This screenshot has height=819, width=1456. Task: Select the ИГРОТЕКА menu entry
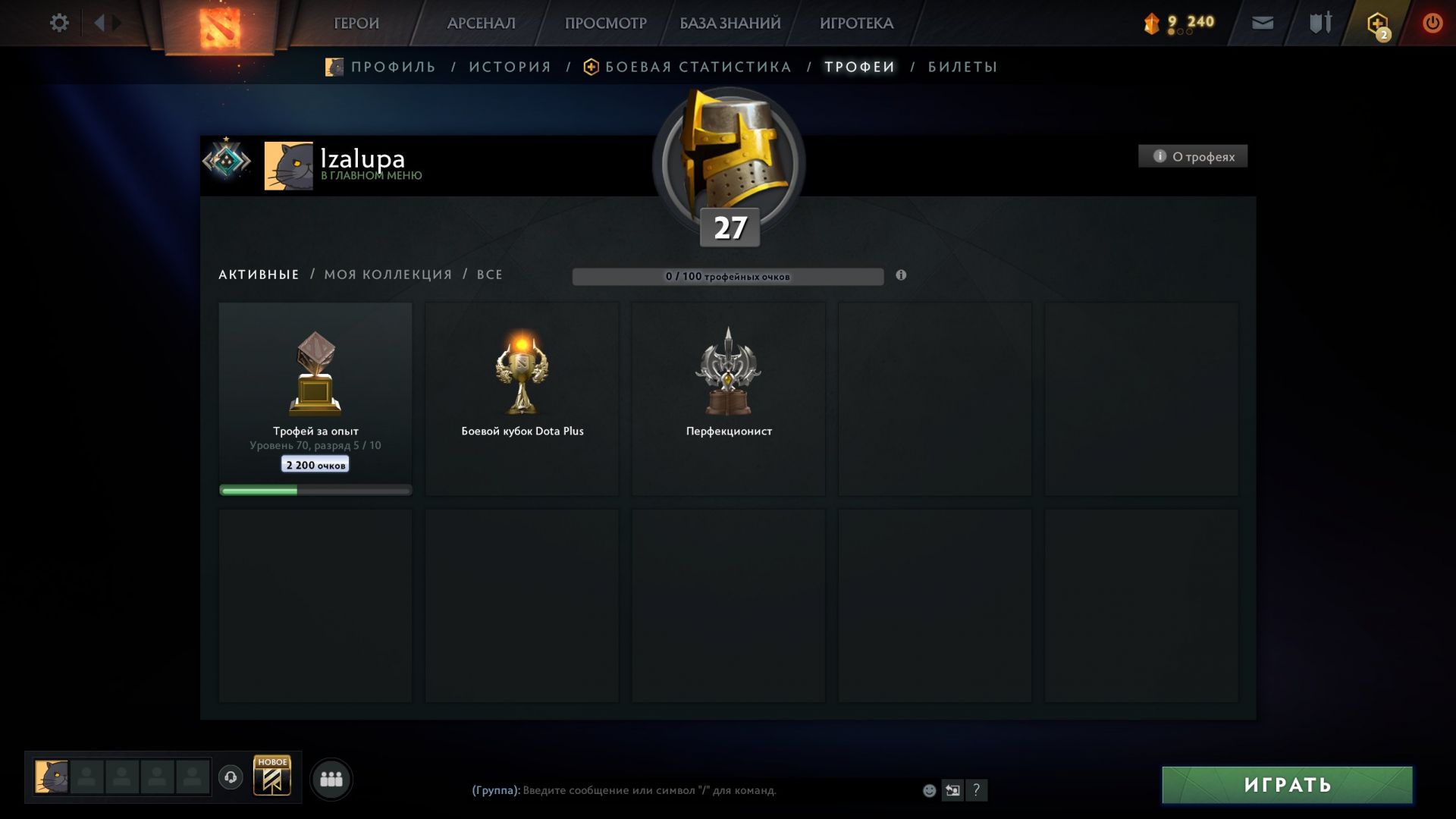pyautogui.click(x=856, y=24)
